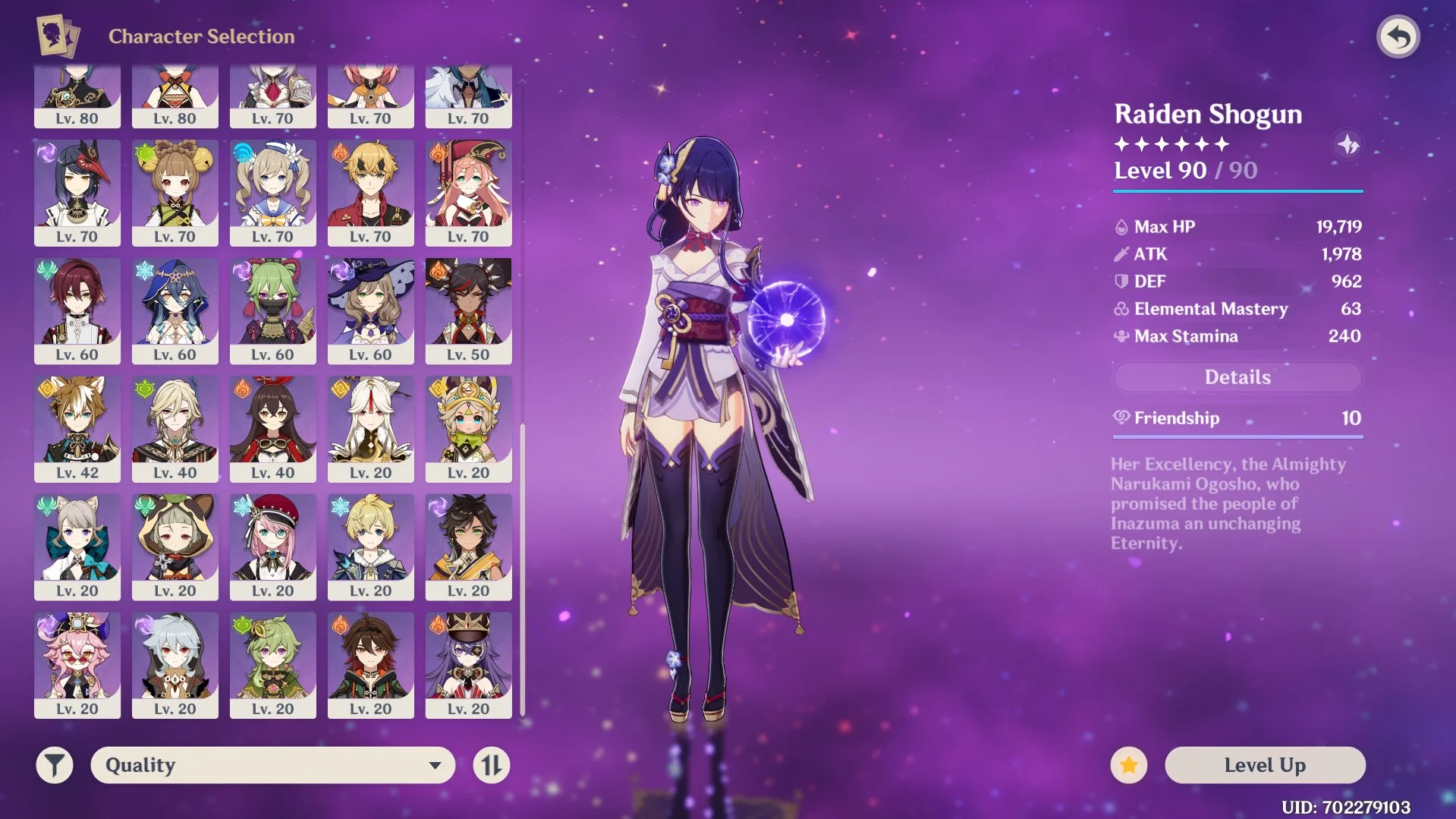Click the Max HP droplet icon
1456x819 pixels.
[1121, 226]
